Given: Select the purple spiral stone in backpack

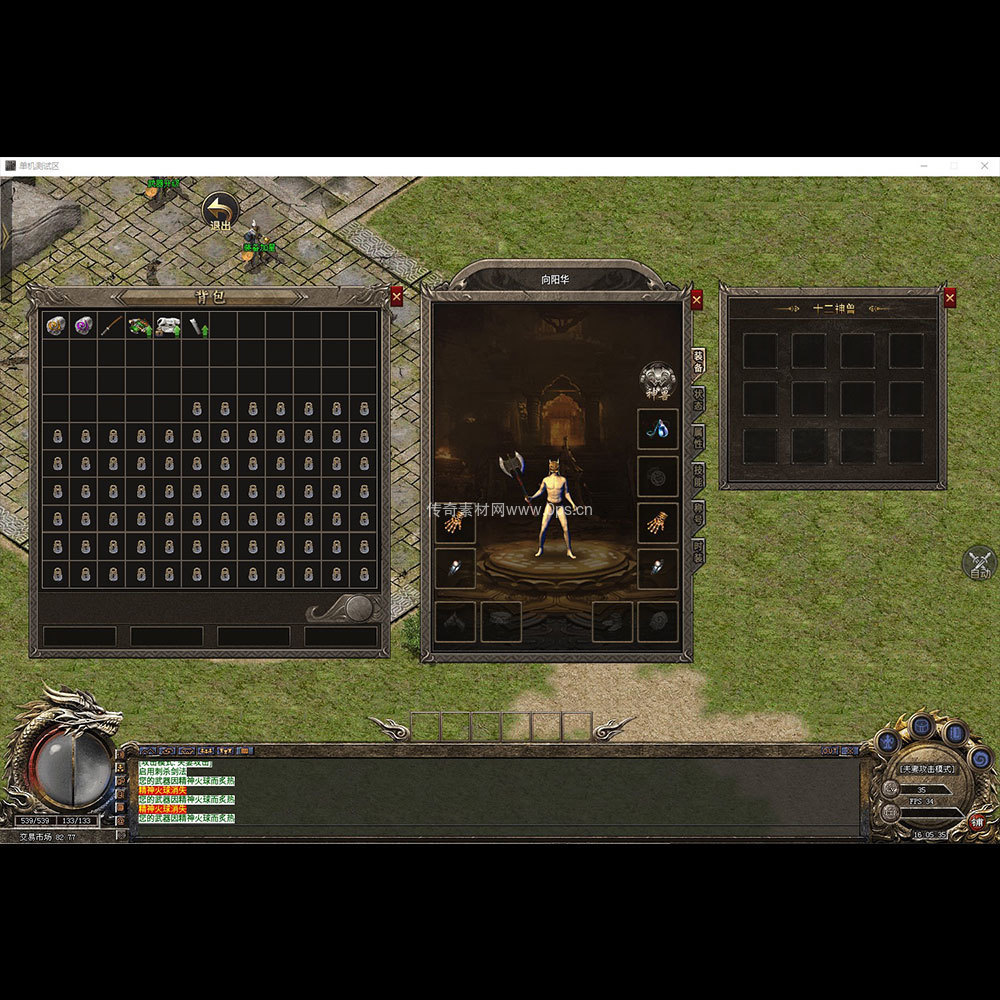Looking at the screenshot, I should tap(84, 325).
